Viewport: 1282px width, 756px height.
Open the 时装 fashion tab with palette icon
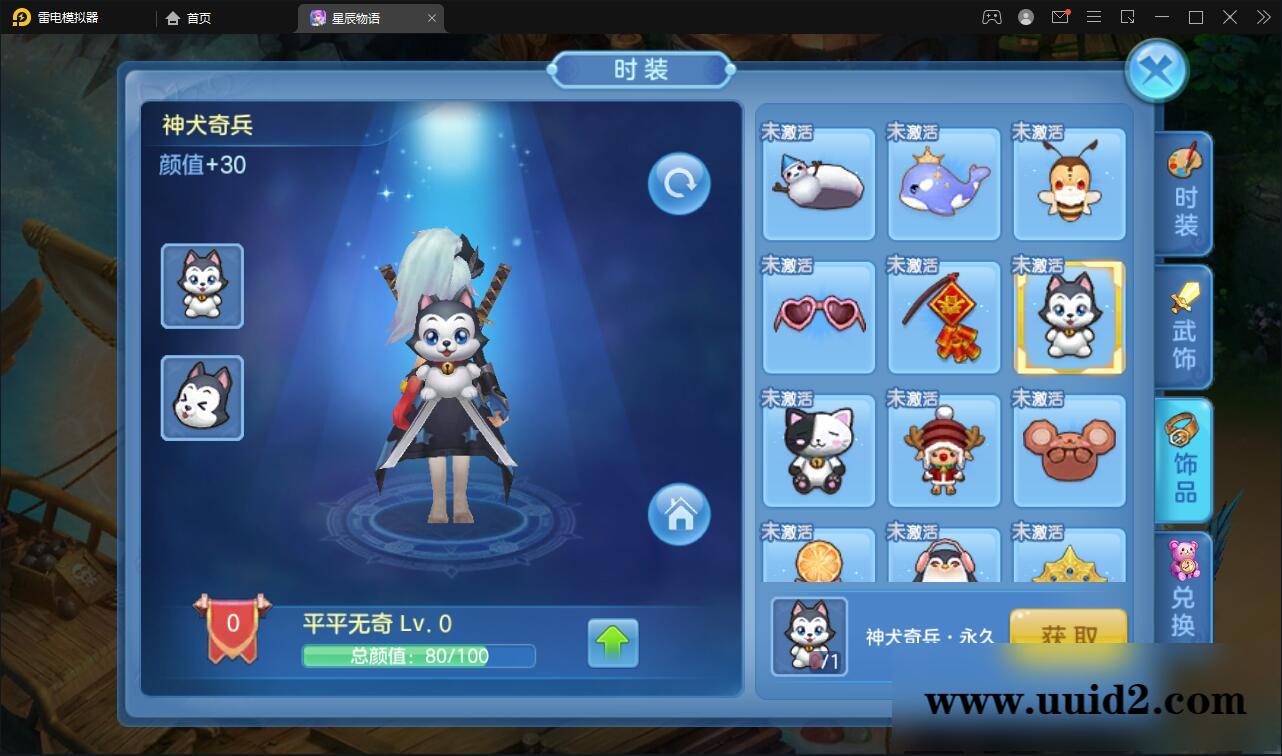[x=1184, y=194]
